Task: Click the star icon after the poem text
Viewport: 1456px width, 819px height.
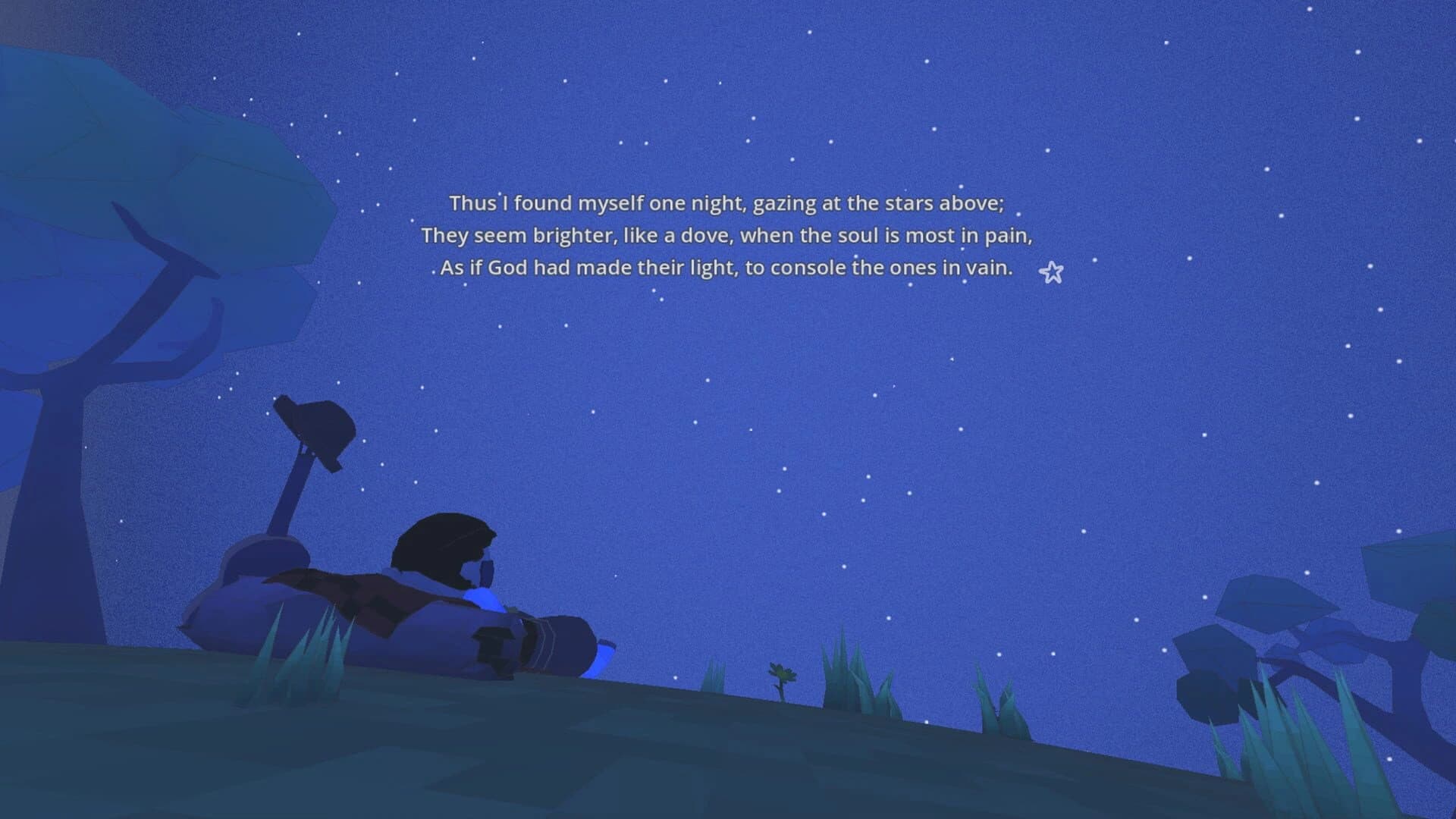Action: pos(1051,272)
